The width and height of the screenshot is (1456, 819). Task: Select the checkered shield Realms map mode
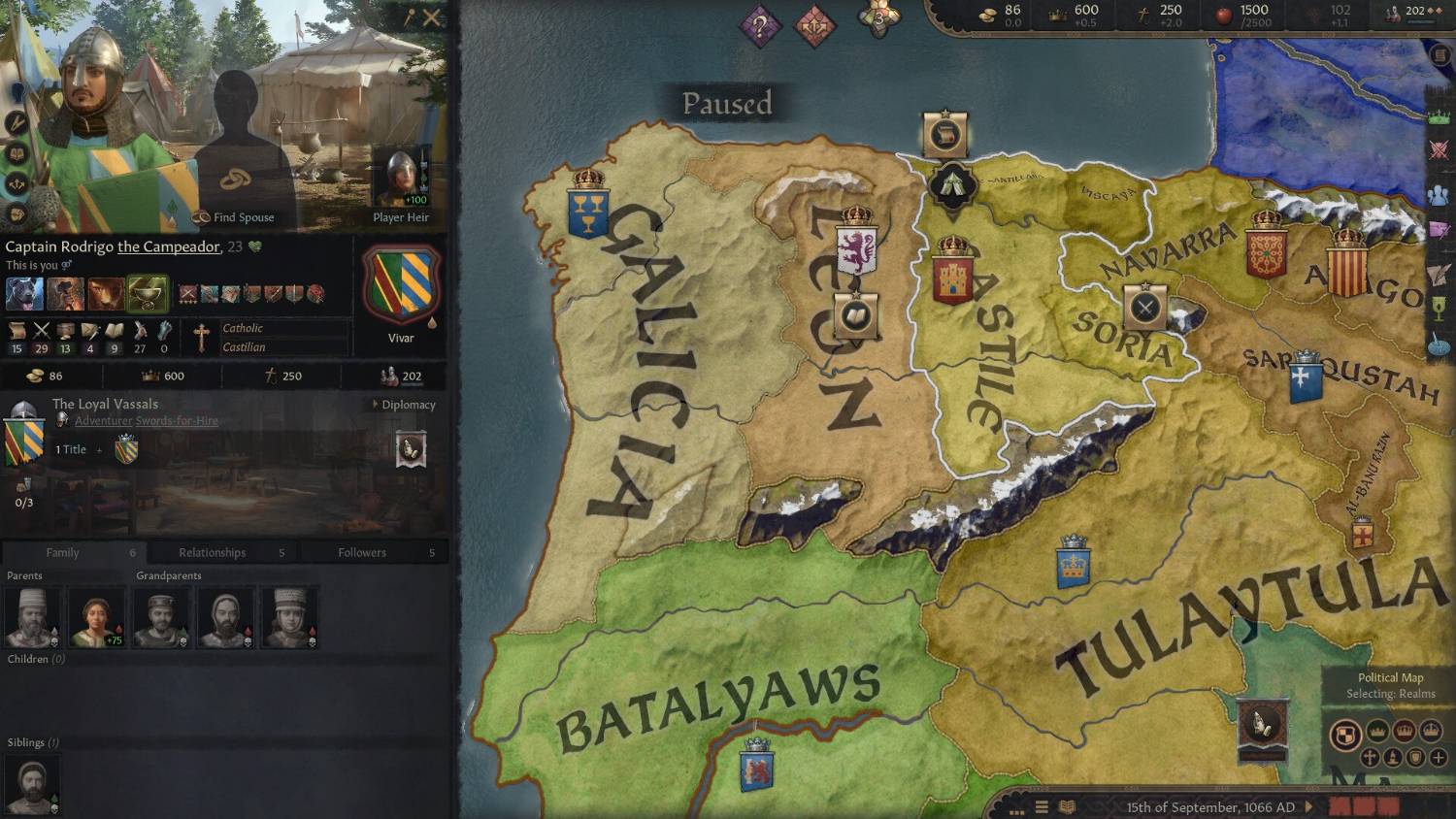tap(1345, 735)
